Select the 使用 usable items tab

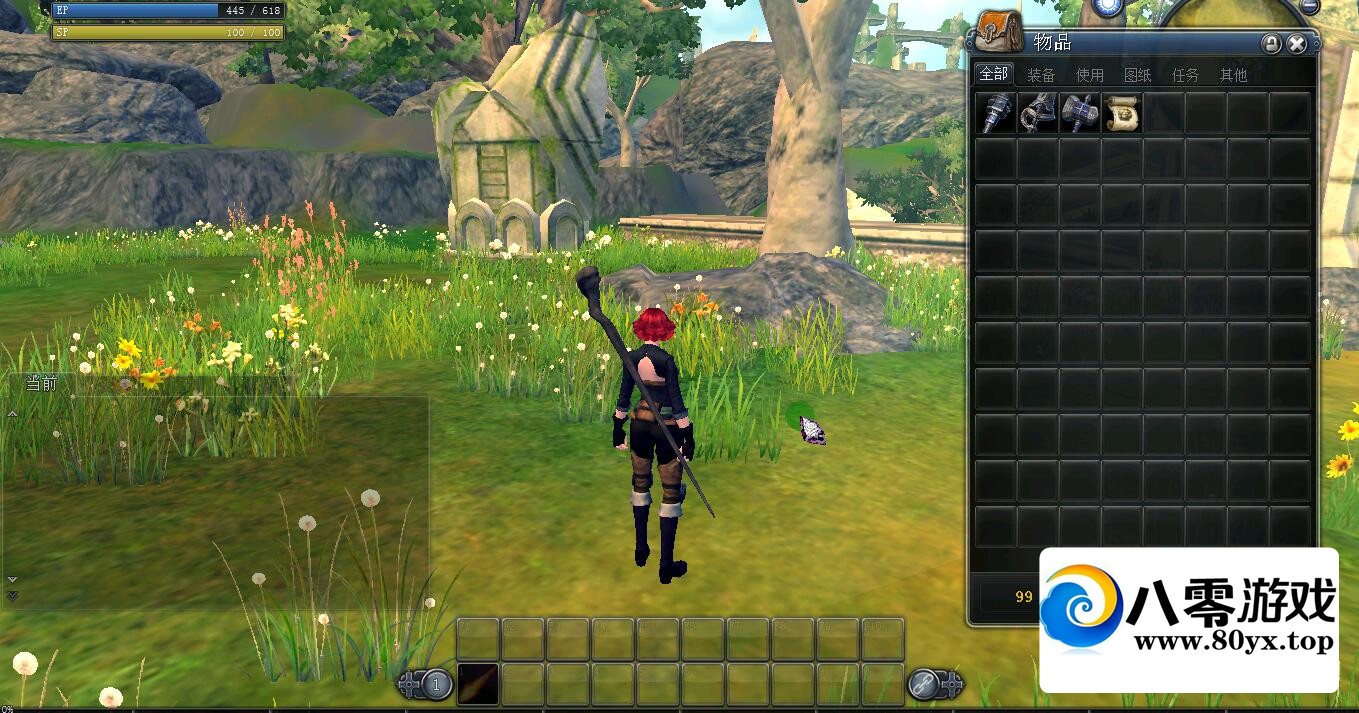click(1089, 75)
